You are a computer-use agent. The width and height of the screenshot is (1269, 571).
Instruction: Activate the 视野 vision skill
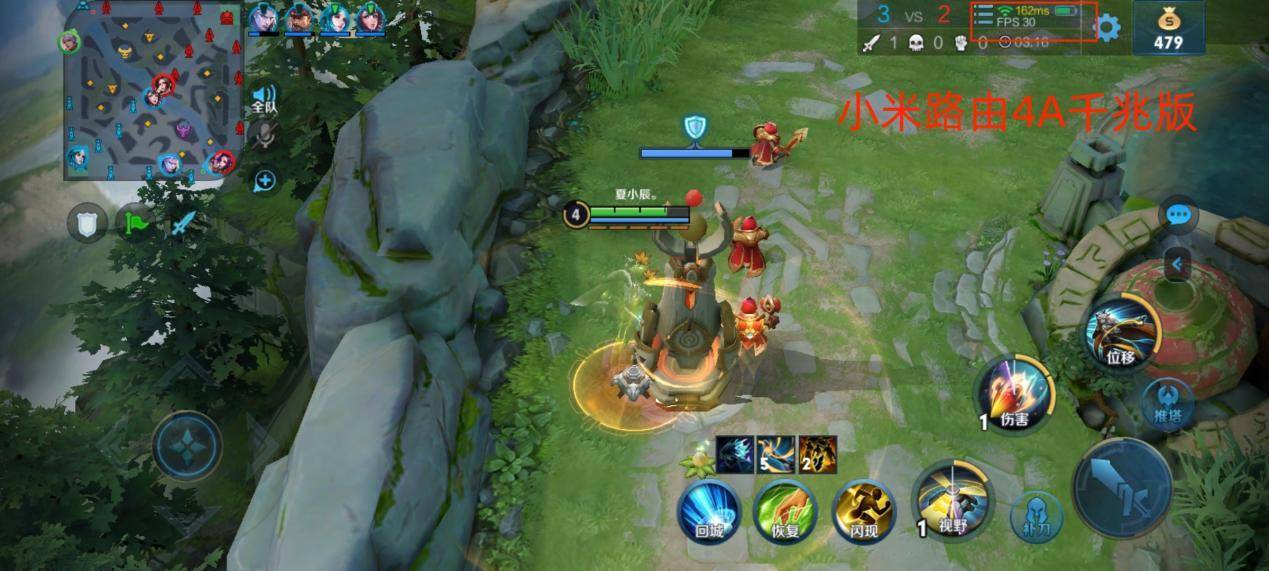pos(953,497)
